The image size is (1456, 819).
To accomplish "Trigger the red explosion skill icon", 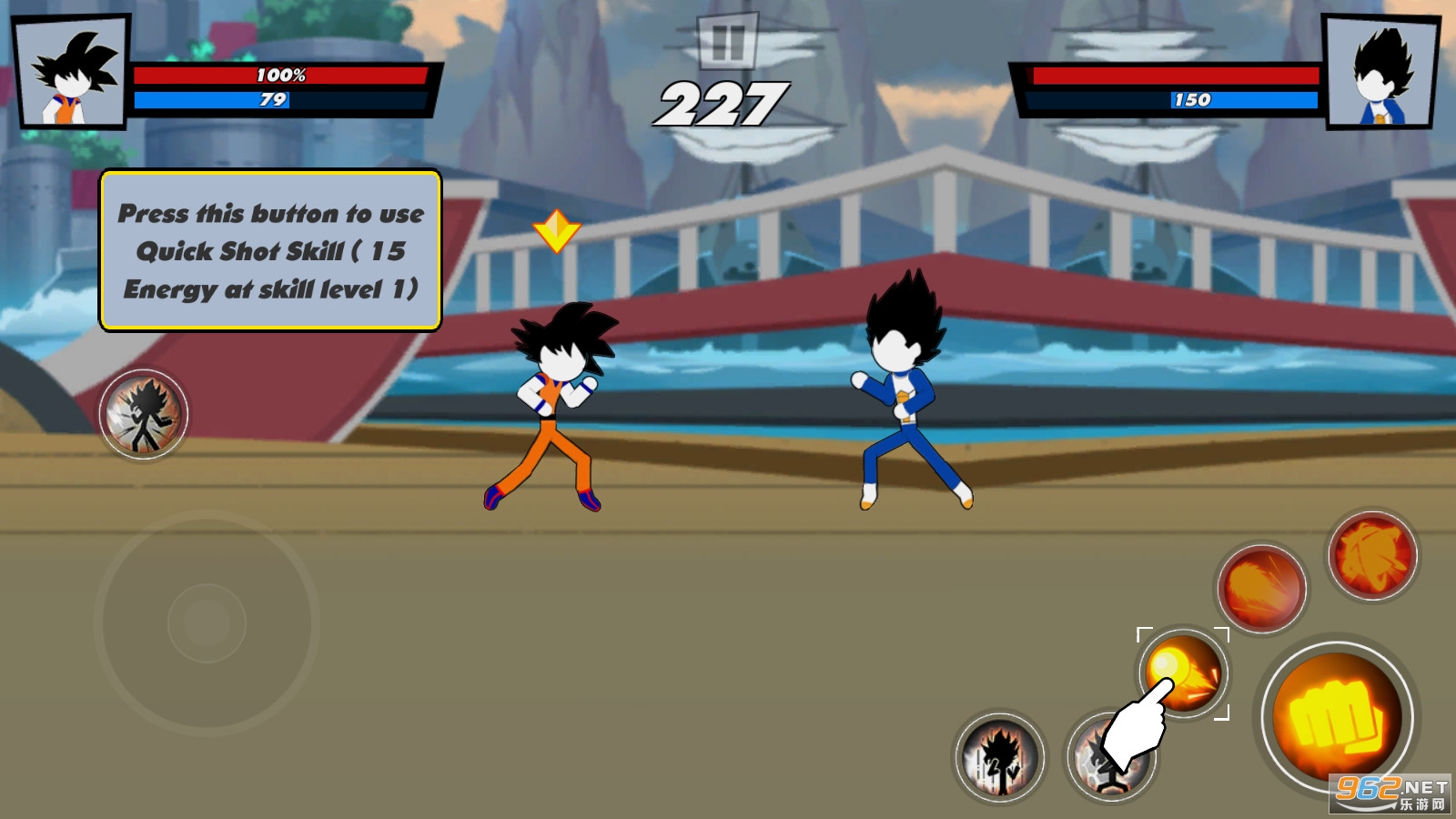I will click(x=1372, y=555).
